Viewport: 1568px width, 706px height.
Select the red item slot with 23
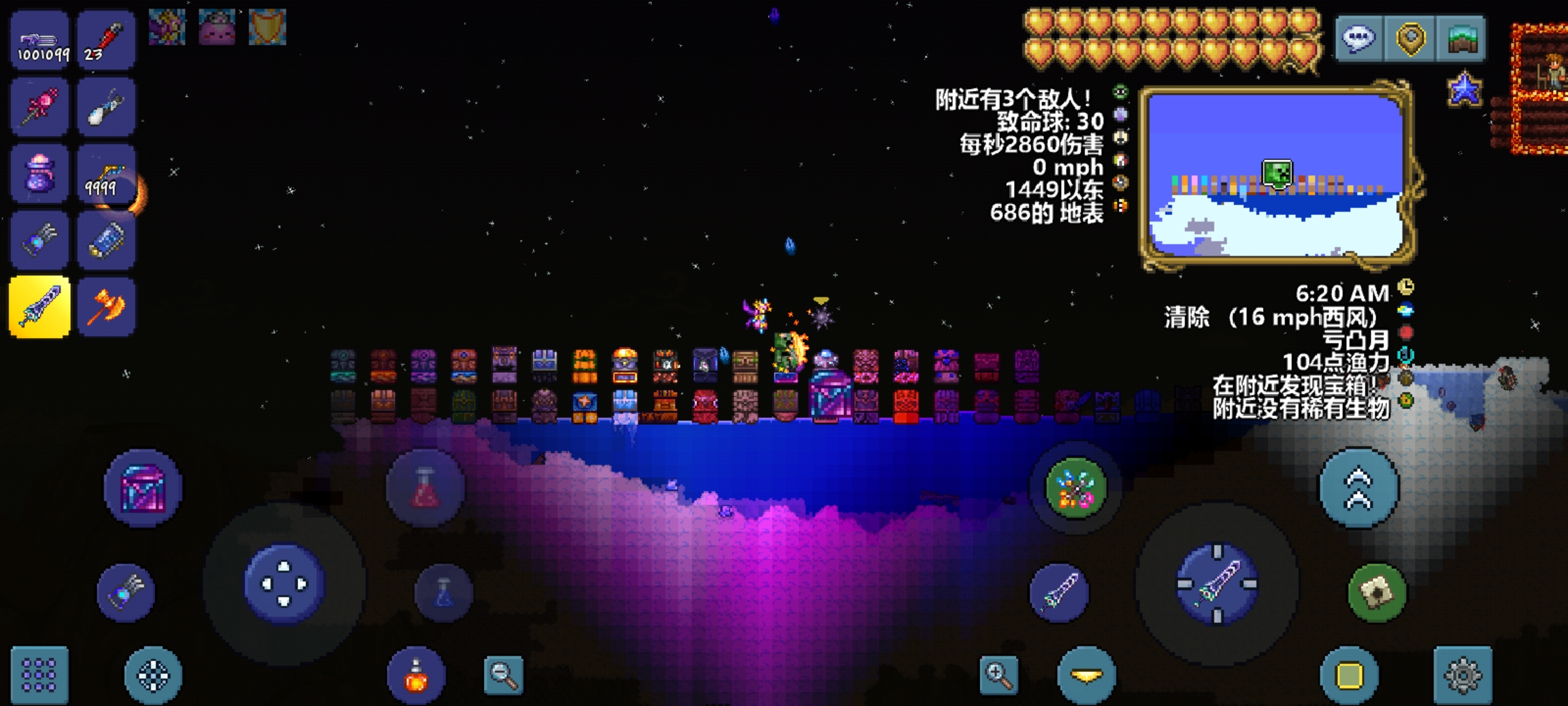[x=106, y=41]
